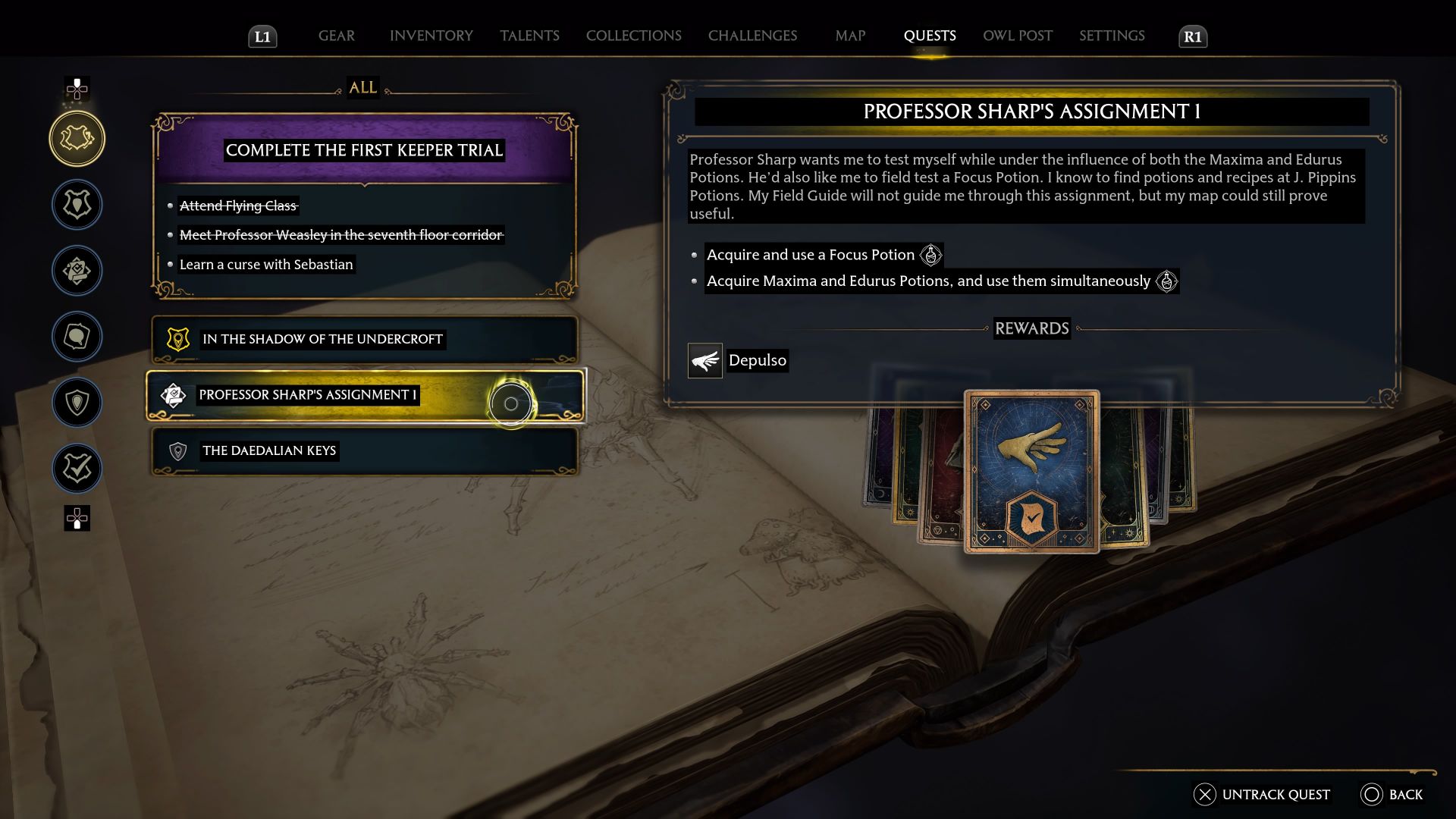Image resolution: width=1456 pixels, height=819 pixels.
Task: View completed quests via the checkmark shield
Action: tap(77, 468)
